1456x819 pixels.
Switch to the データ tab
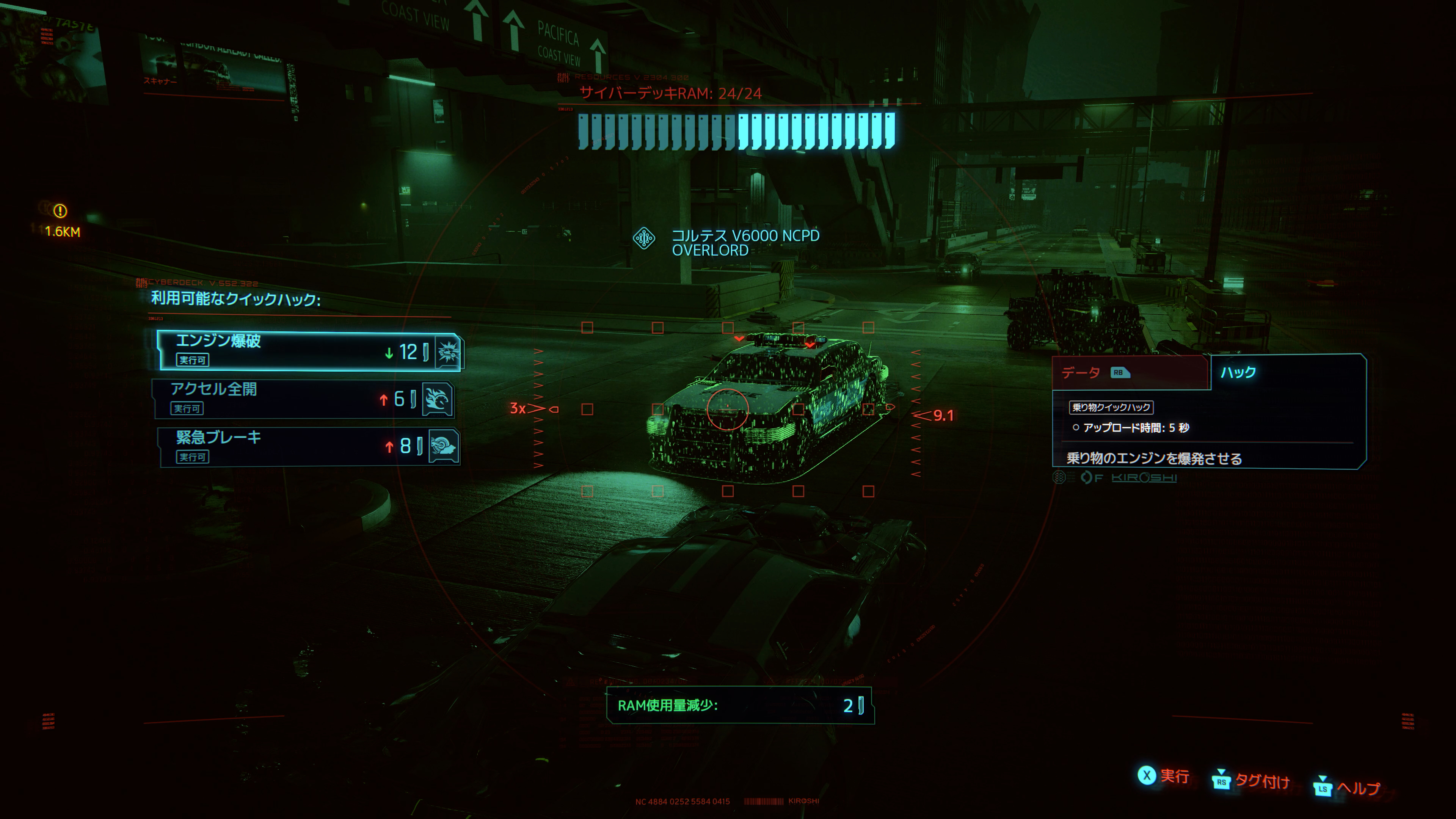coord(1129,372)
